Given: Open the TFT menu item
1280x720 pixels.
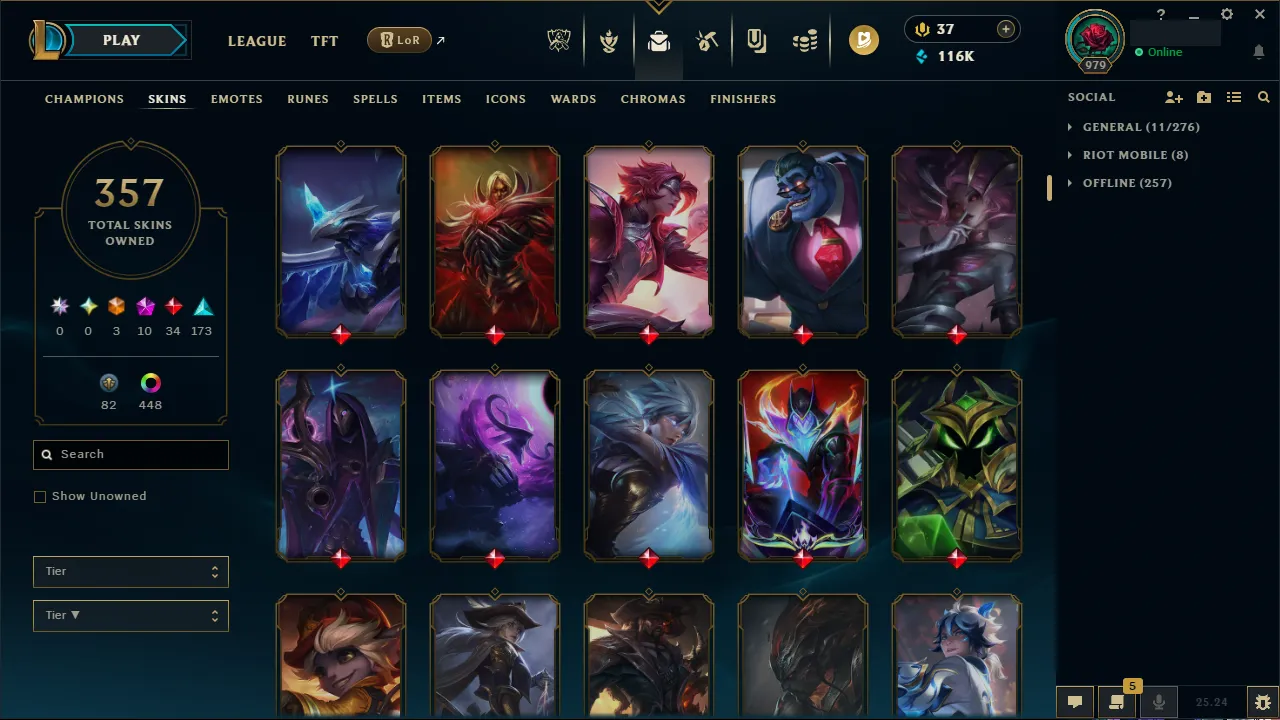Looking at the screenshot, I should coord(324,41).
